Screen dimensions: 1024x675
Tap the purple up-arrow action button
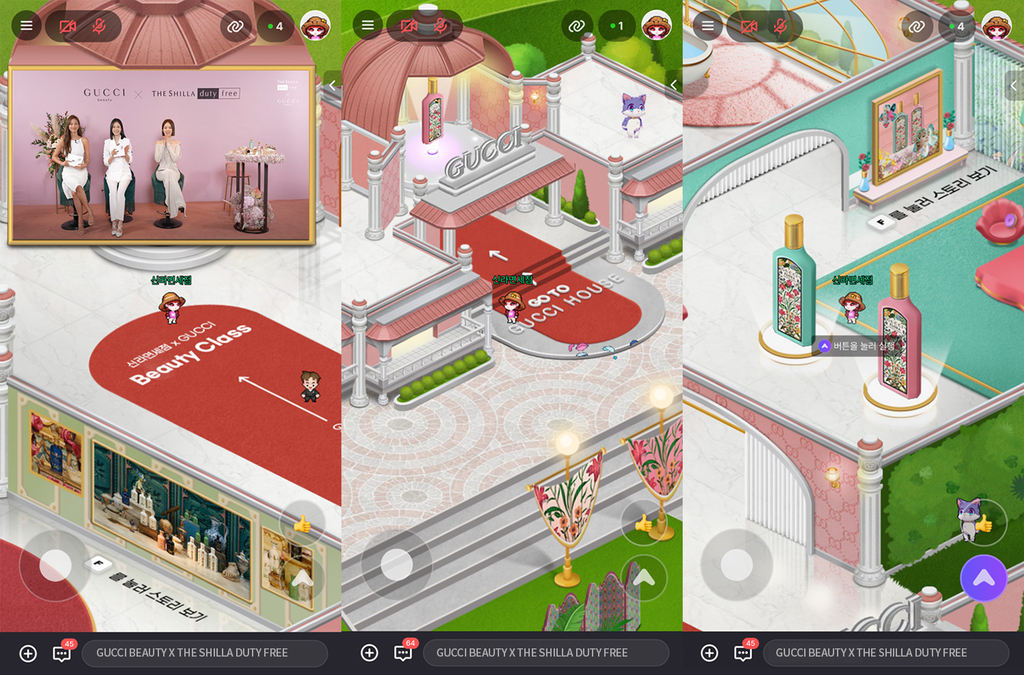click(983, 577)
